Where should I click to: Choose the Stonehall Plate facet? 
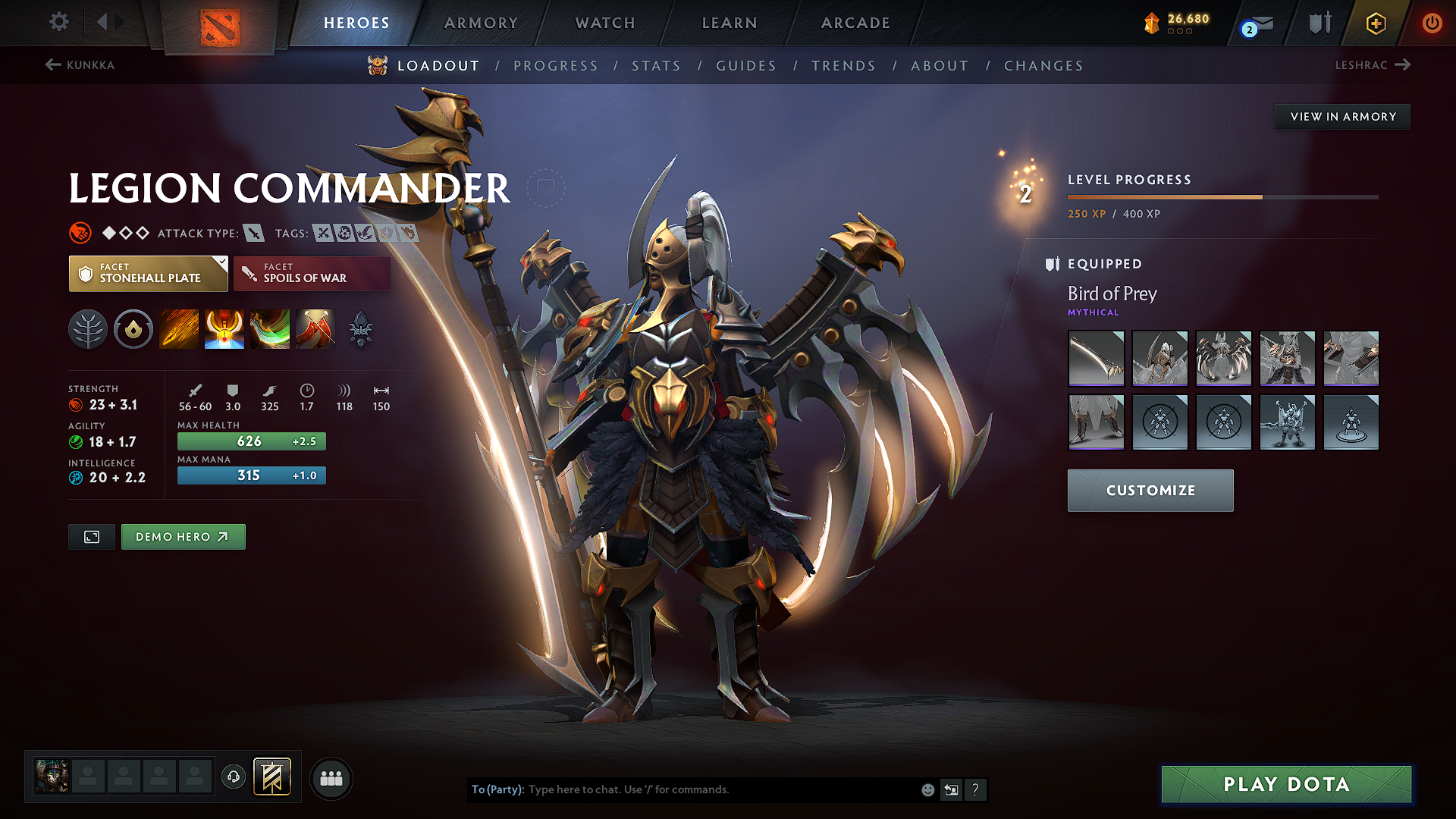tap(148, 274)
